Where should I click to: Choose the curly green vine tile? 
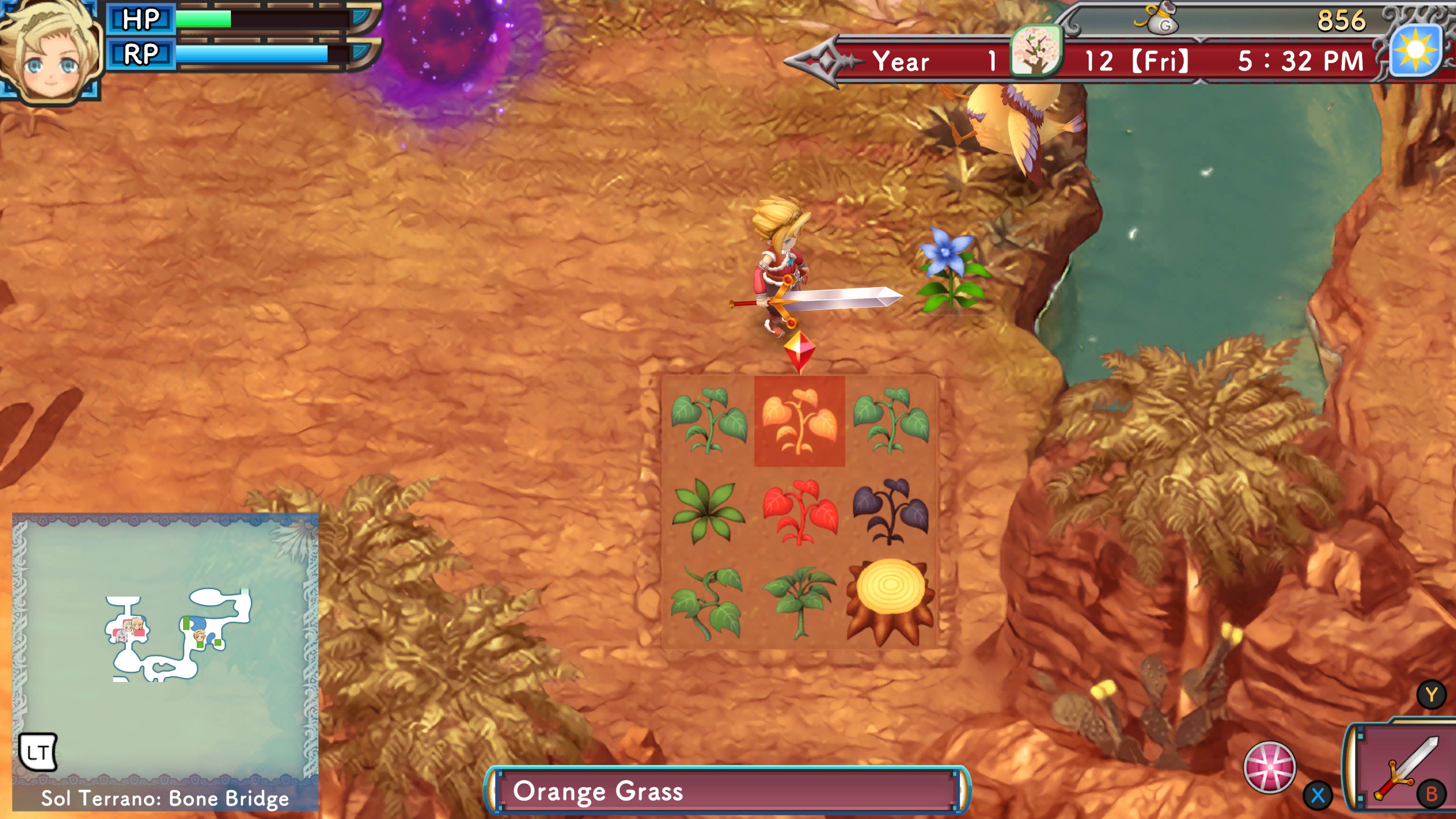coord(708,603)
